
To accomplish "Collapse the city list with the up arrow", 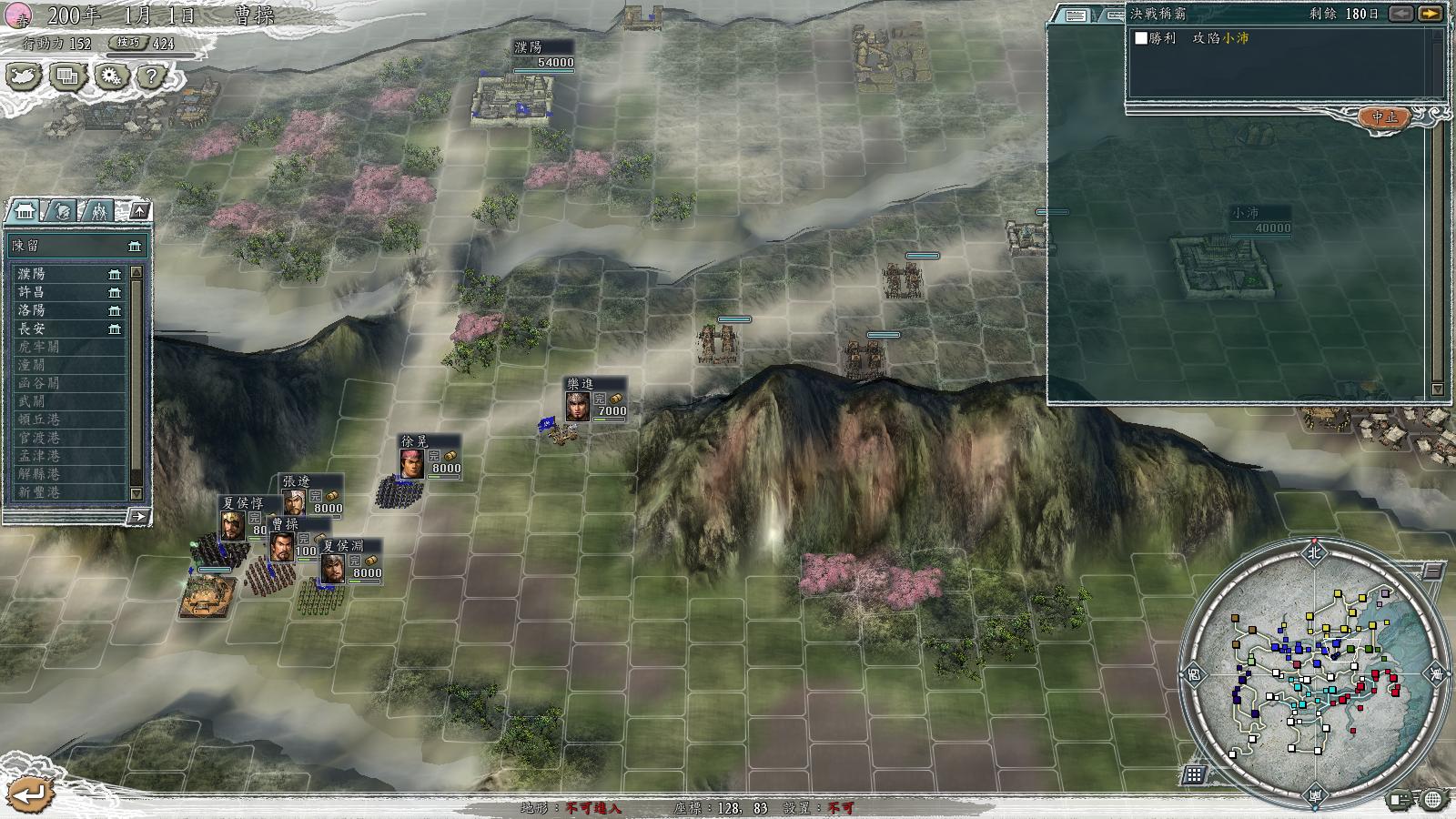I will pos(139,211).
